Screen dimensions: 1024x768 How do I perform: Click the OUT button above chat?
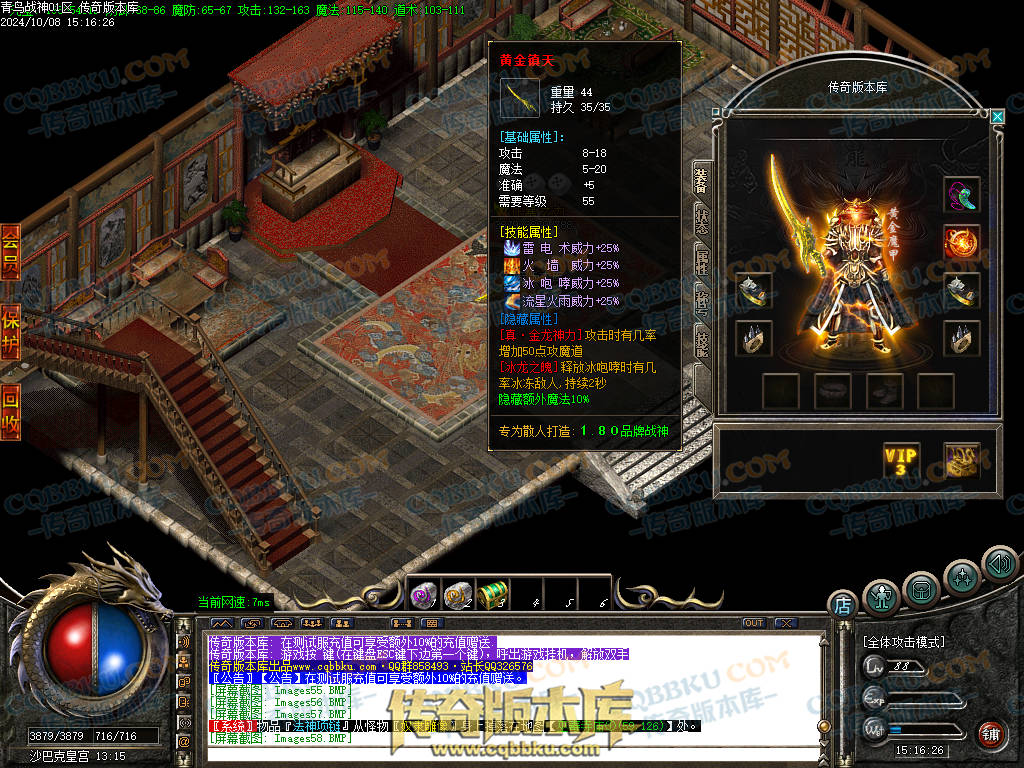click(754, 623)
